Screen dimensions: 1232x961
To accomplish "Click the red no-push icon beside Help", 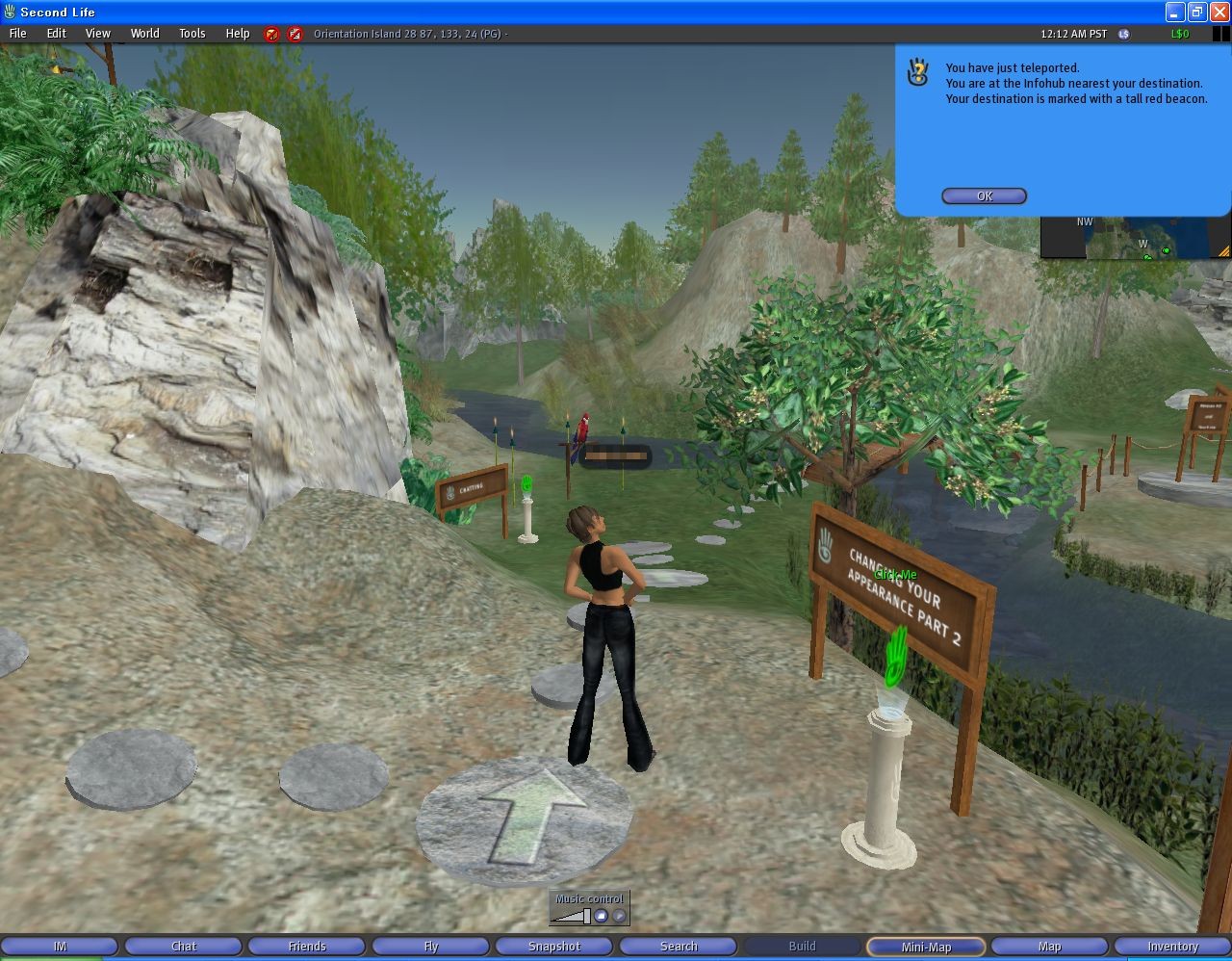I will click(270, 34).
